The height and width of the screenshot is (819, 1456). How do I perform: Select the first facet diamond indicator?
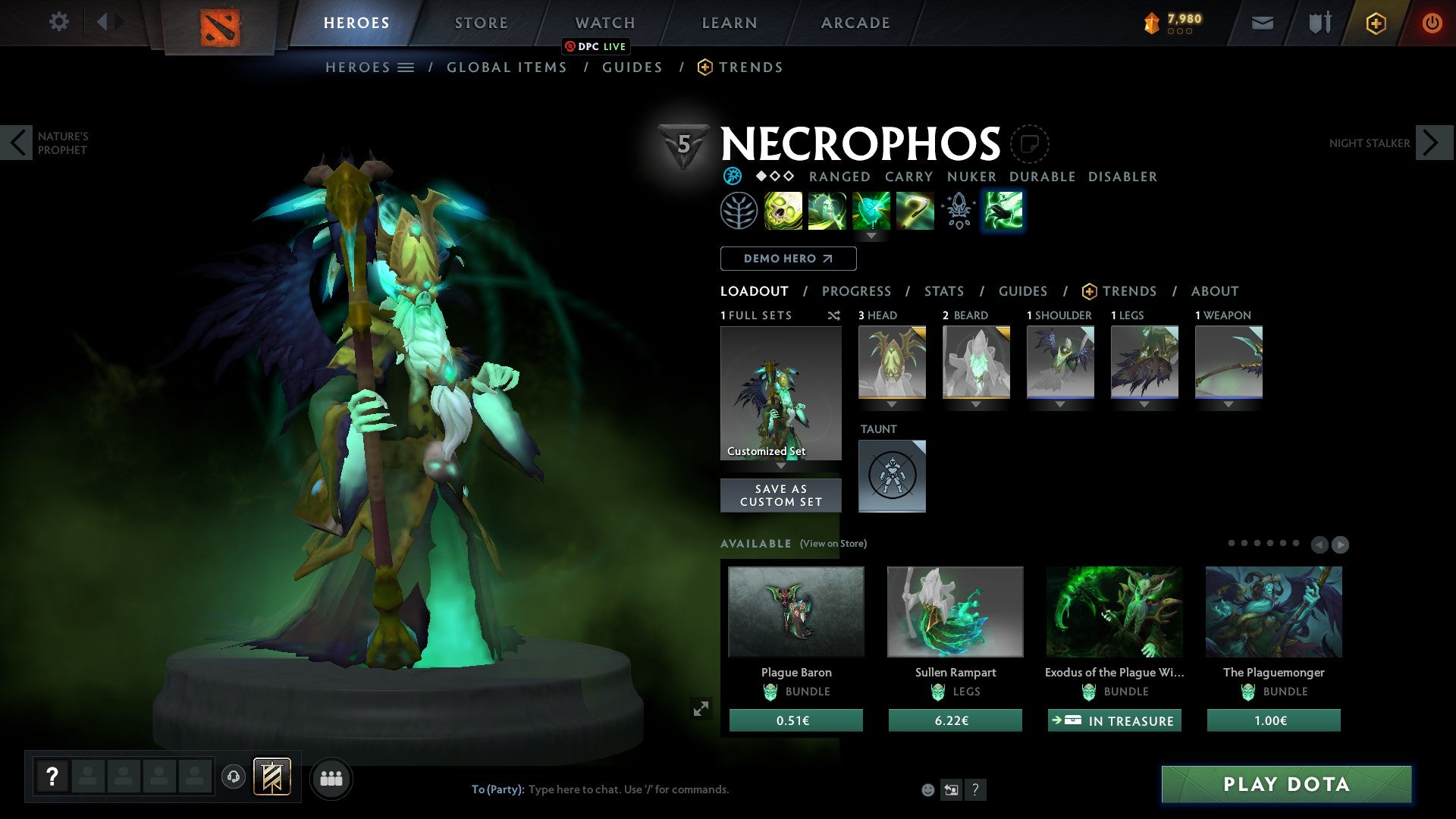pos(761,177)
